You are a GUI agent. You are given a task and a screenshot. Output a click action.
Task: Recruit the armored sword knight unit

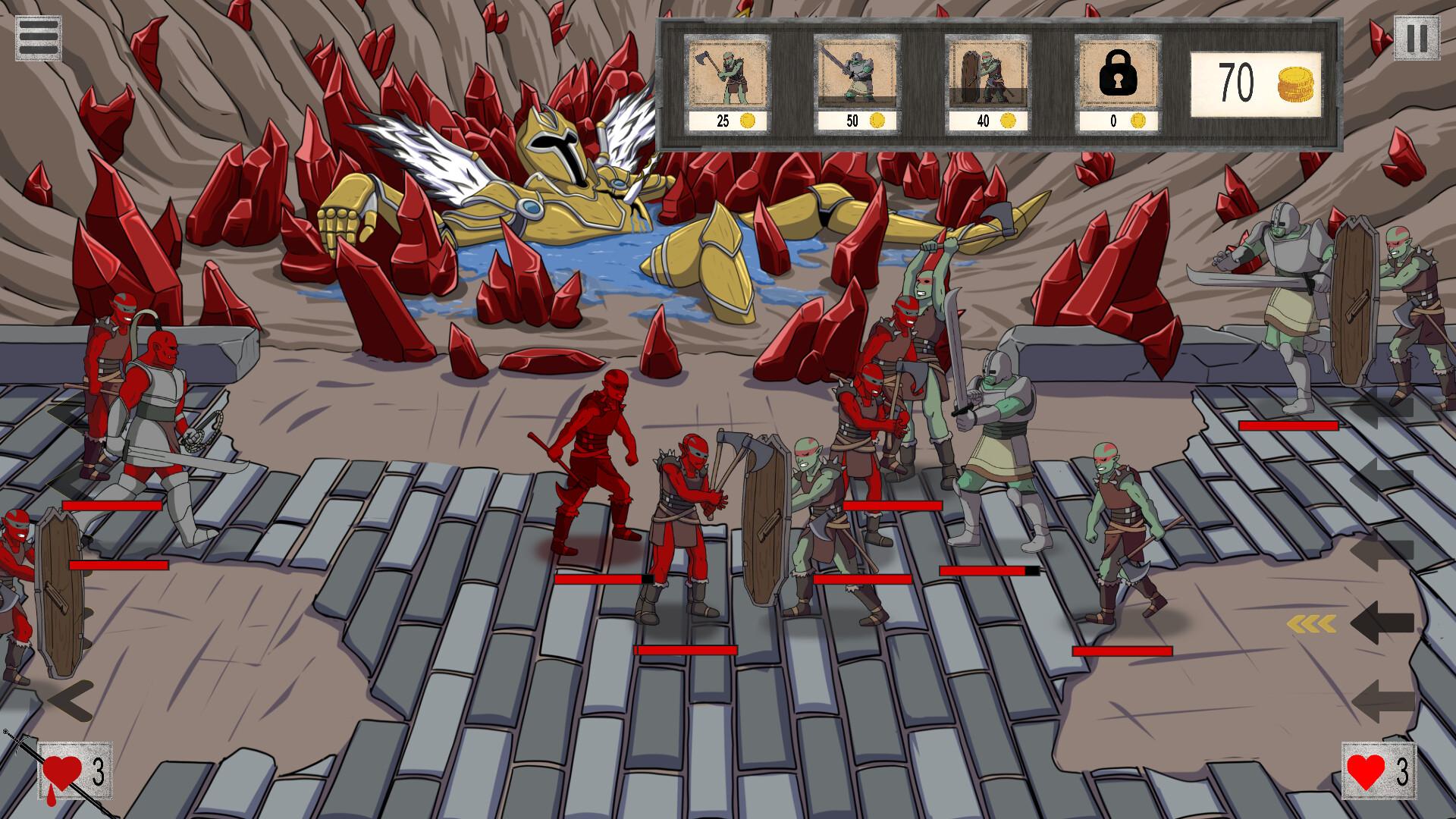click(855, 76)
